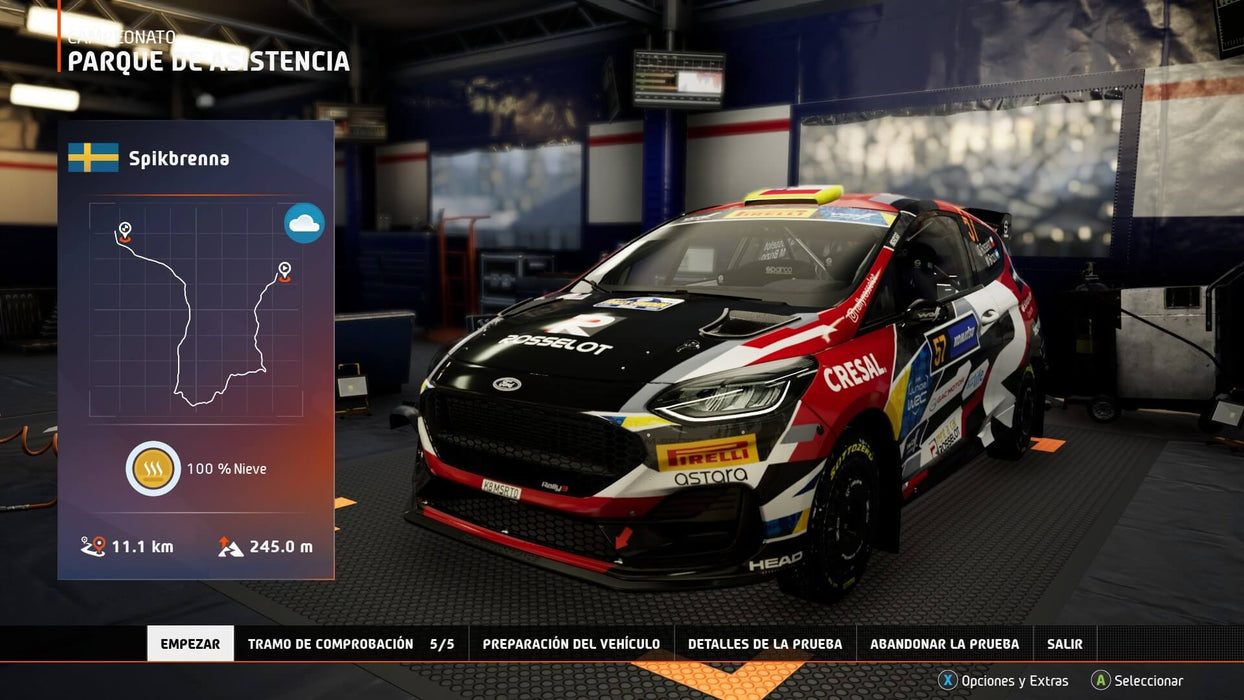Select the SALIR menu option
The height and width of the screenshot is (700, 1244).
coord(1065,644)
